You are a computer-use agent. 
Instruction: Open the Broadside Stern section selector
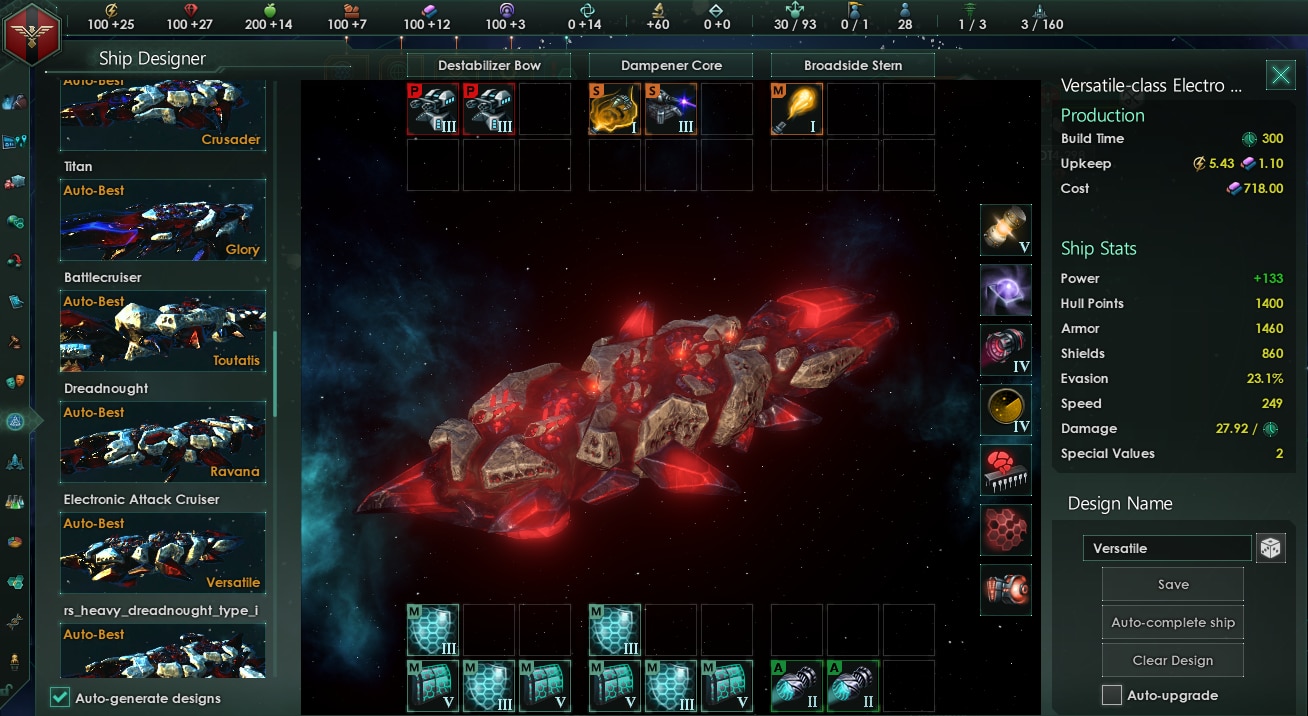click(x=853, y=66)
